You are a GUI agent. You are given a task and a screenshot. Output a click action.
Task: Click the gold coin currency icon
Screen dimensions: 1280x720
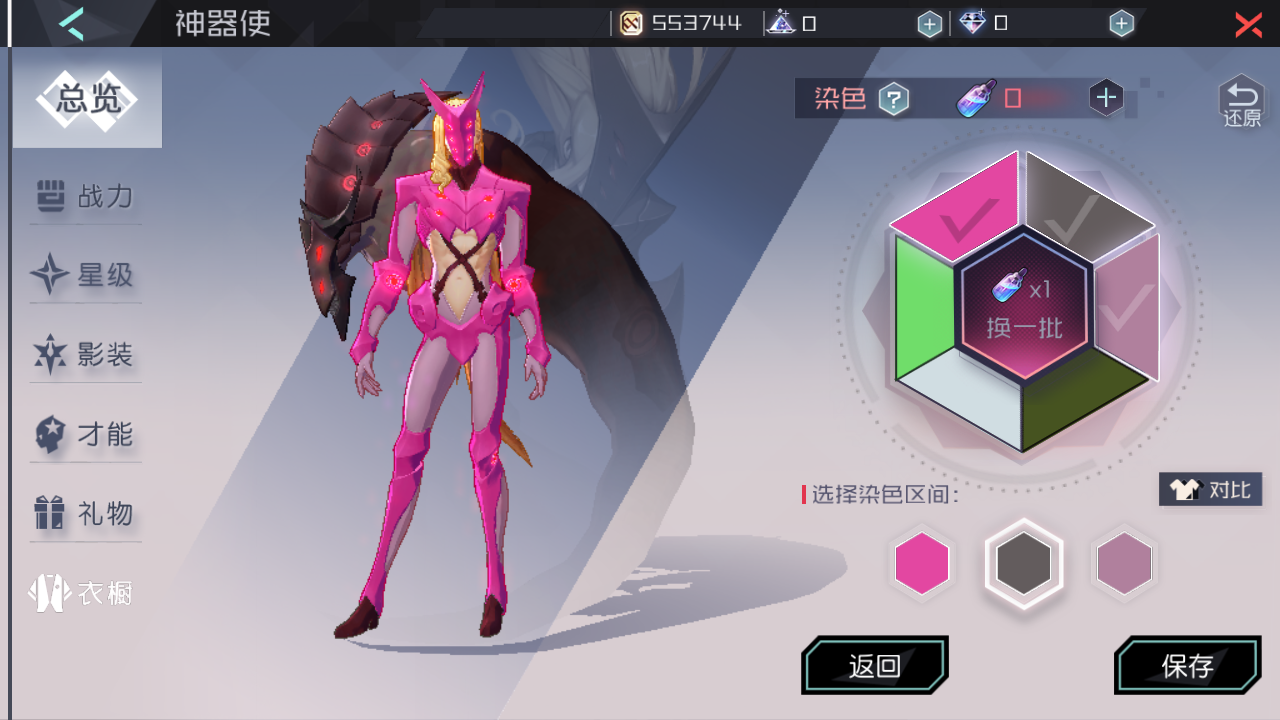pyautogui.click(x=629, y=22)
